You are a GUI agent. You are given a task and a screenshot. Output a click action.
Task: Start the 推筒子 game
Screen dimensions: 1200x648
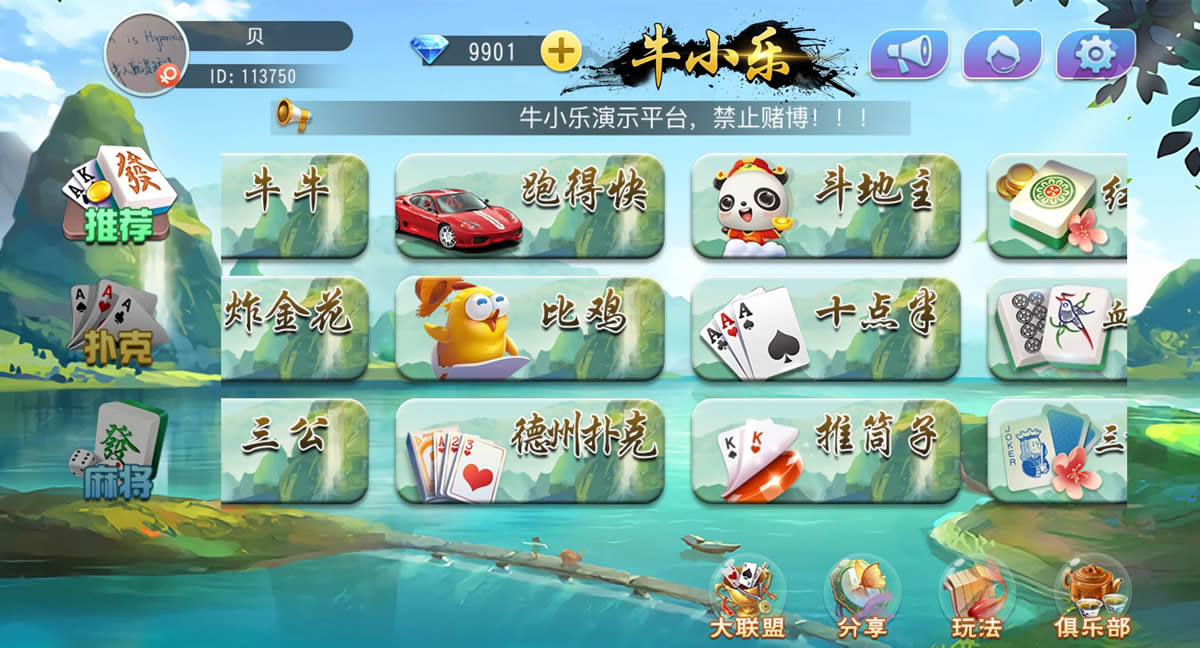coord(826,451)
